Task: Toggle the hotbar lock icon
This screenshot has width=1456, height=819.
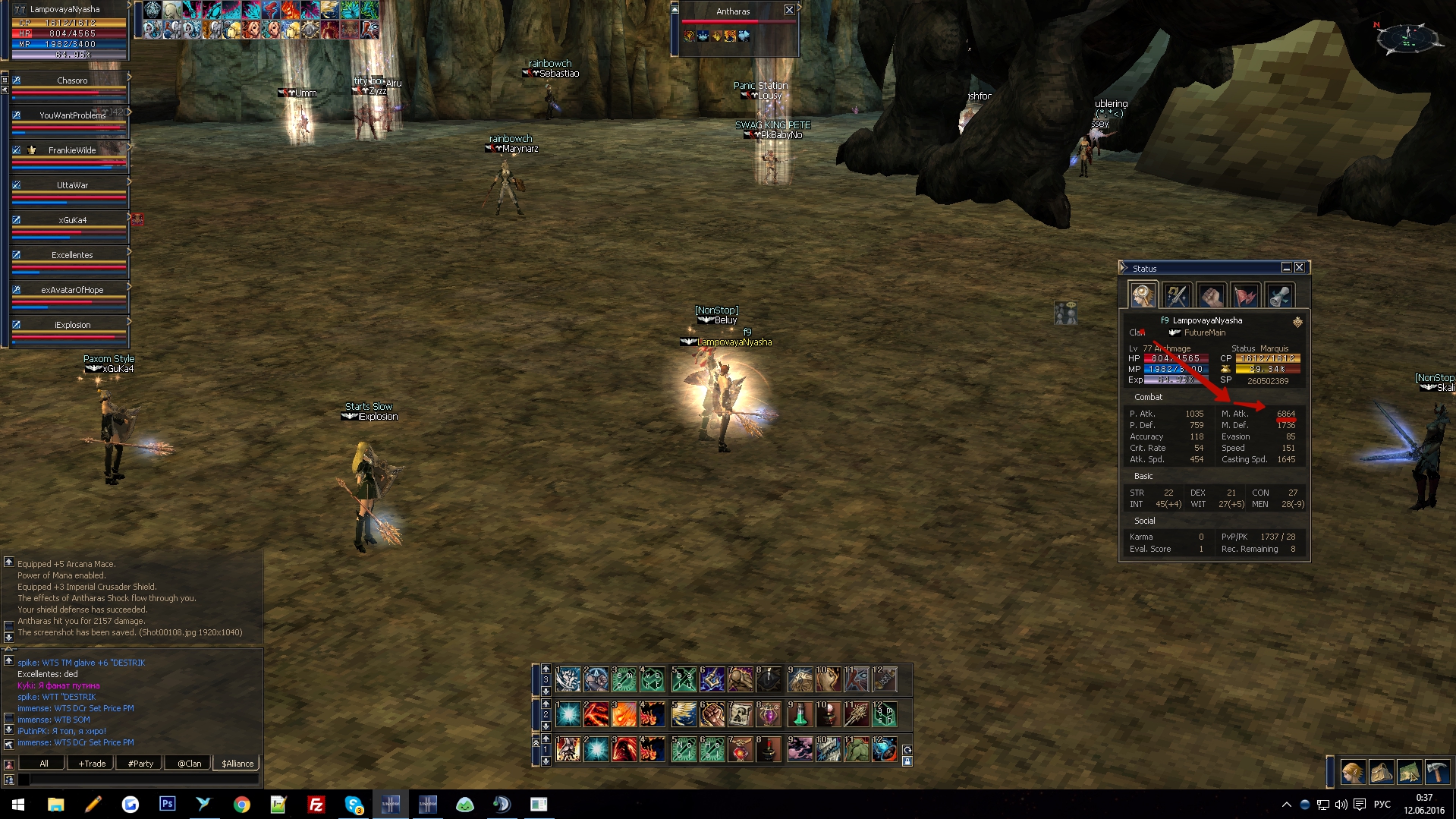Action: (x=907, y=761)
